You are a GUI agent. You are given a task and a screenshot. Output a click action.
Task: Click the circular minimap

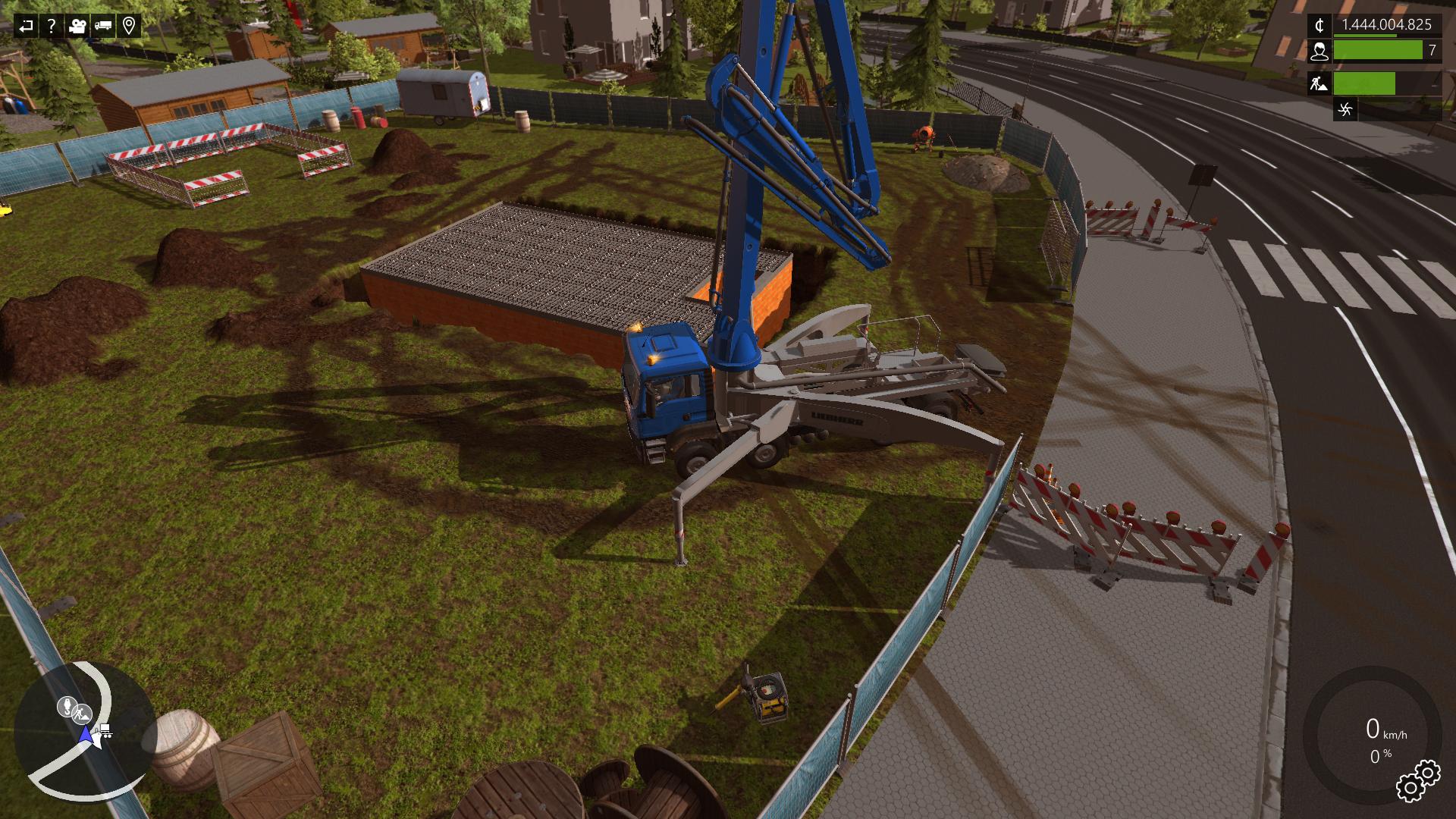85,732
